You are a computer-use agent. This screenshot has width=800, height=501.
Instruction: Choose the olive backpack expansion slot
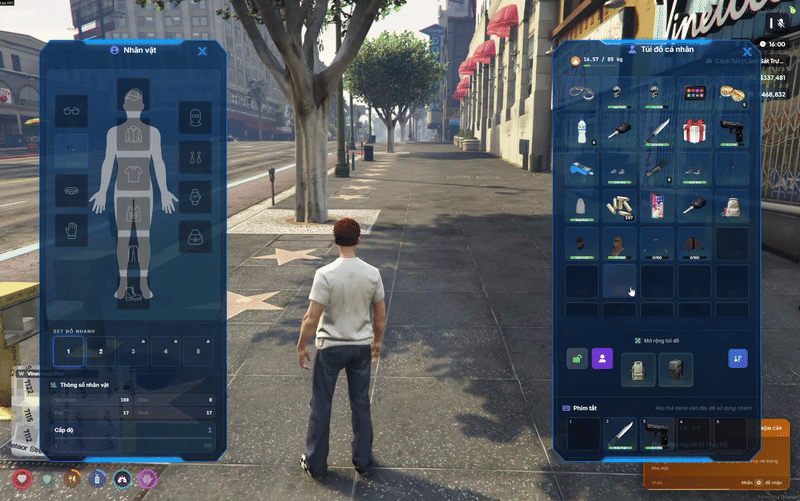coord(638,369)
